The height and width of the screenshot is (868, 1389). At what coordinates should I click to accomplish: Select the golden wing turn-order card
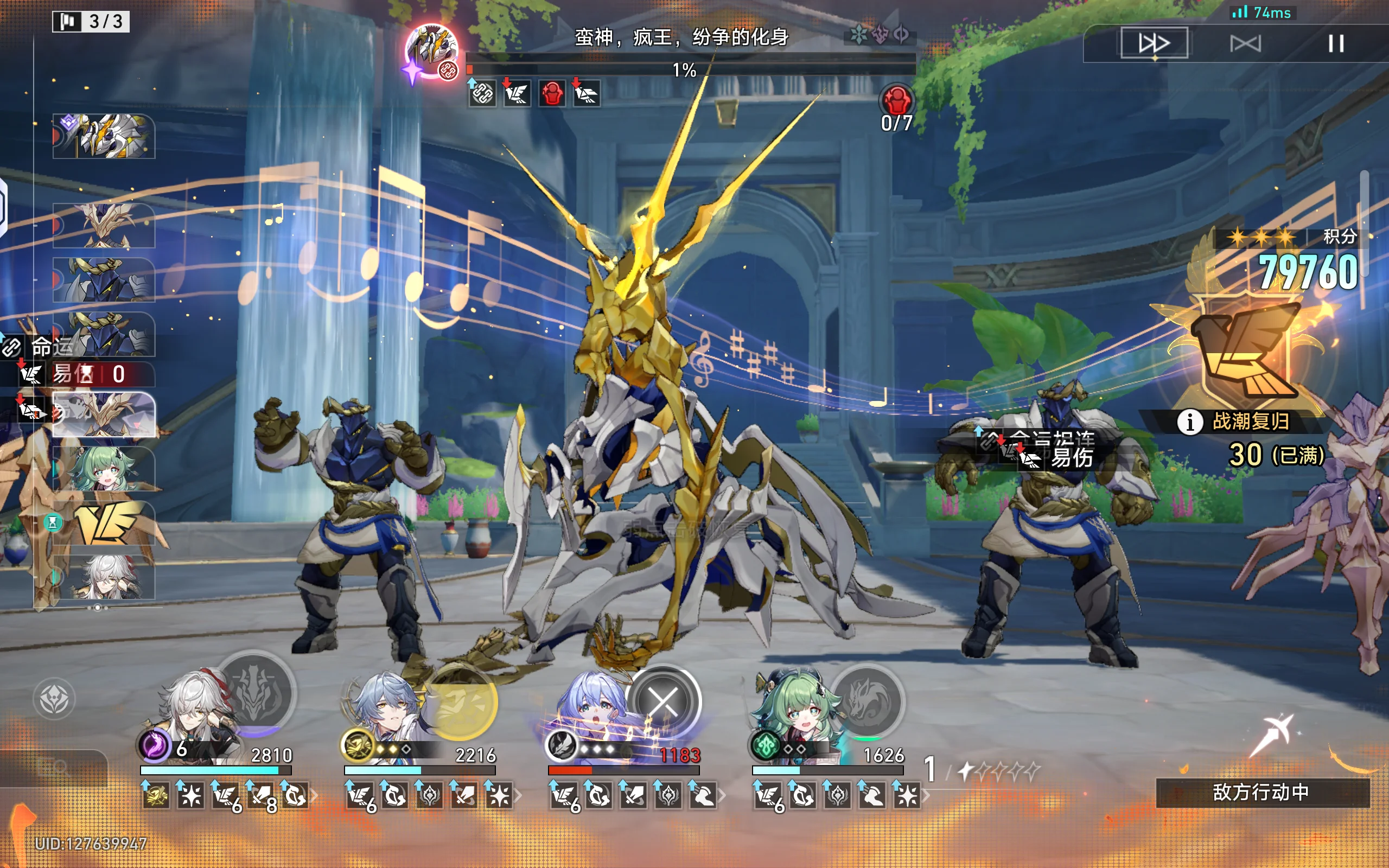point(104,523)
